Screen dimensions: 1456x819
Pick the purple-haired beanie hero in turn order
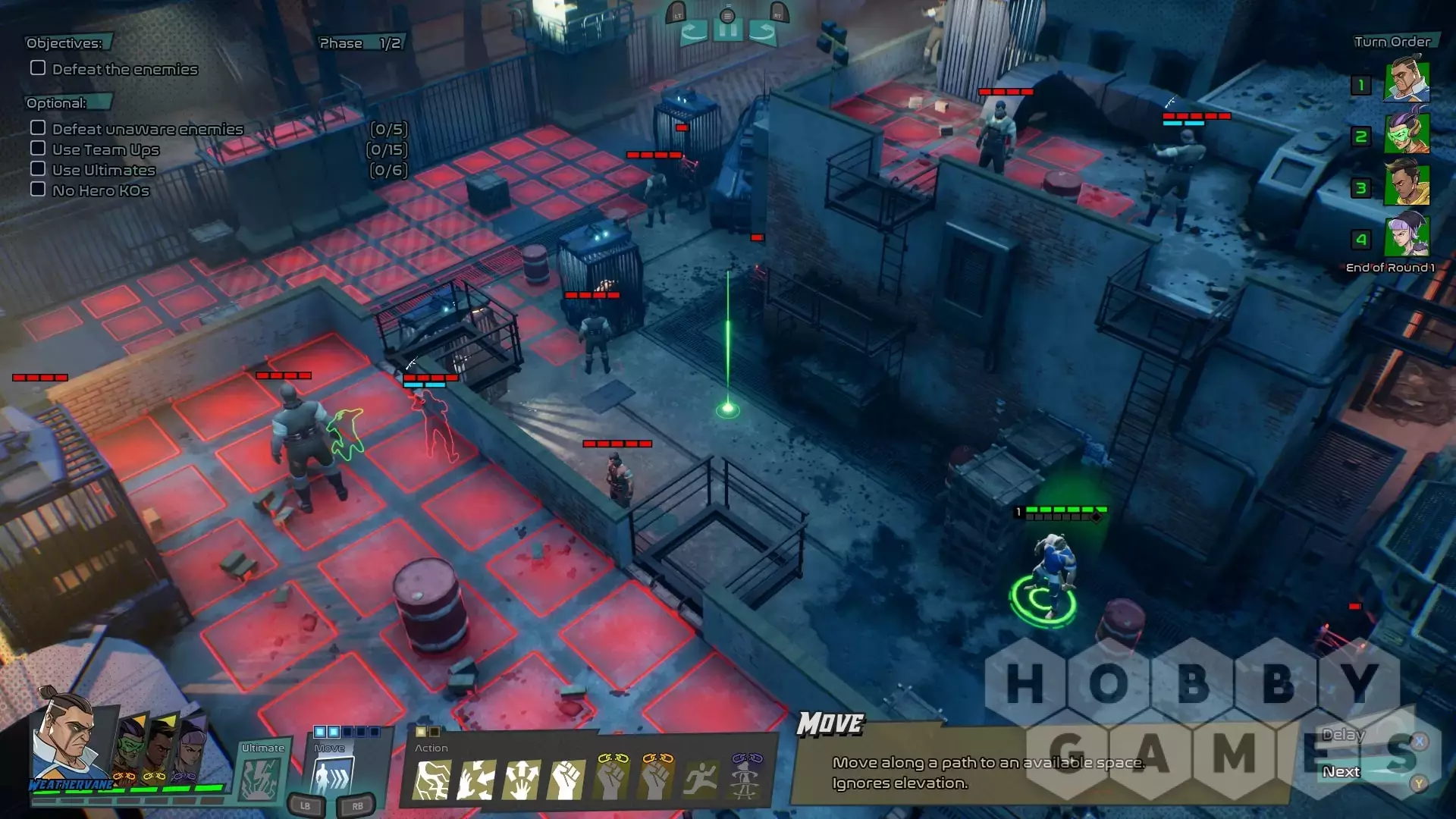coord(1407,236)
